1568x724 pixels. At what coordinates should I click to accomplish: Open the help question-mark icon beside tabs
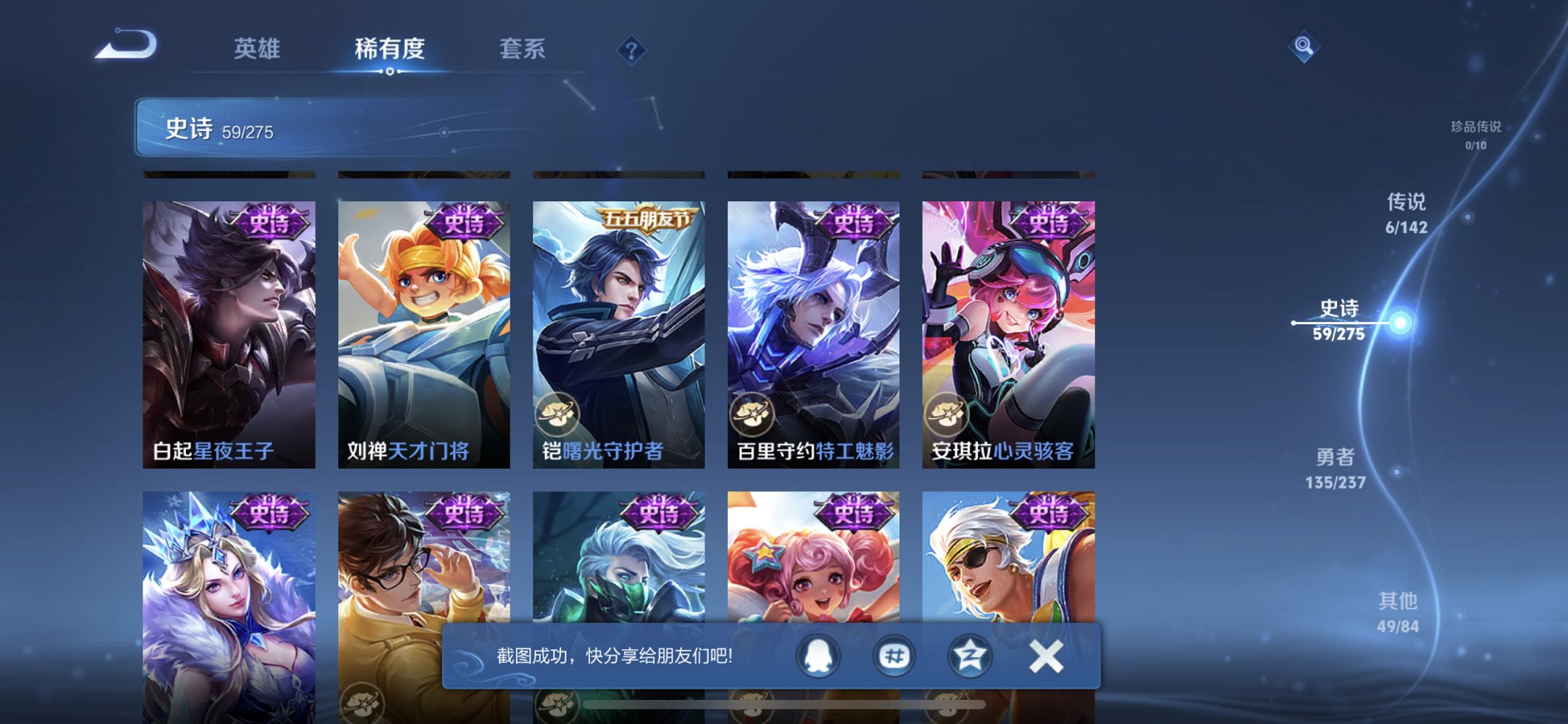pos(631,50)
